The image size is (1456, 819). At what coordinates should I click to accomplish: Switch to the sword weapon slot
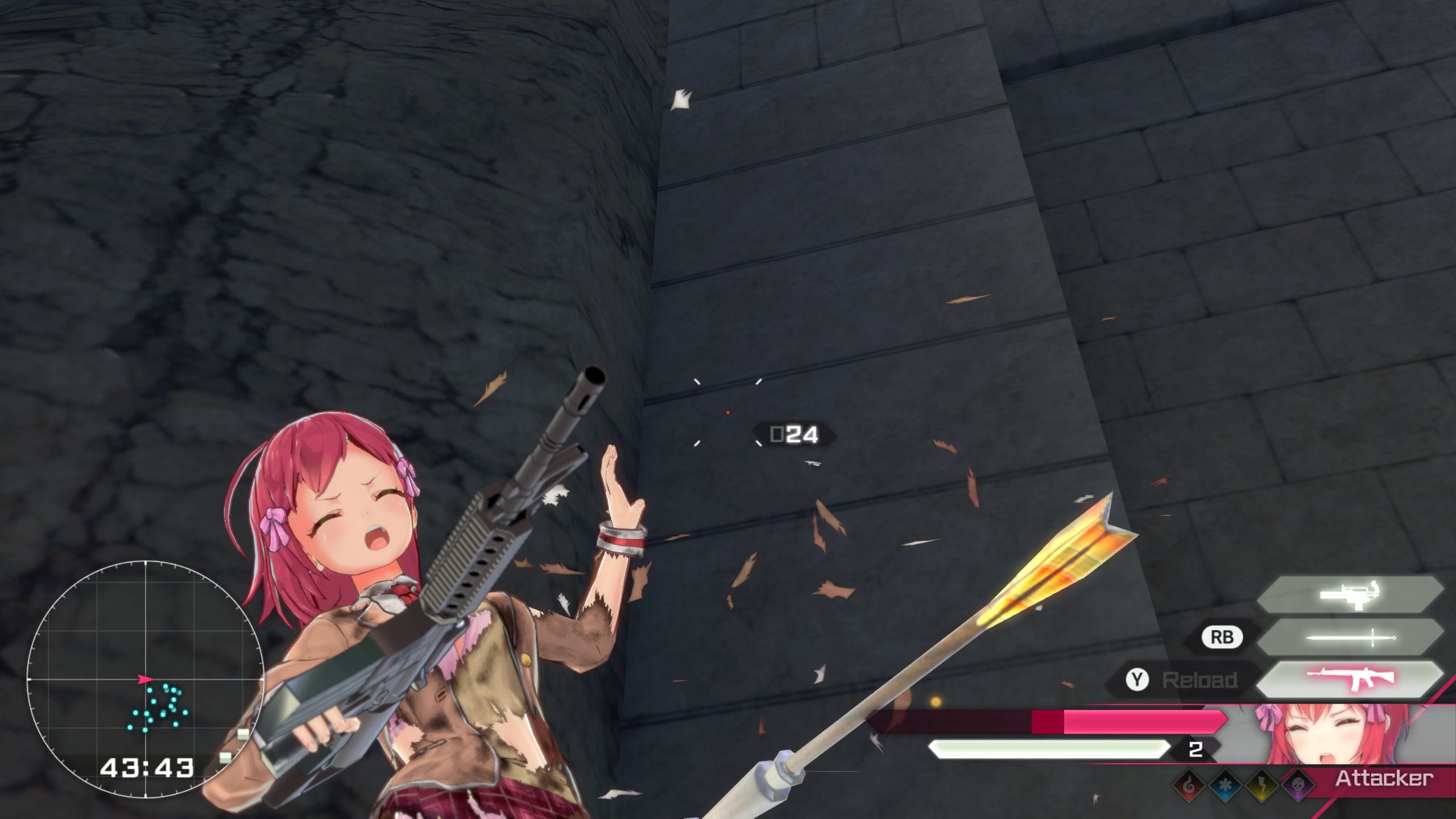pyautogui.click(x=1350, y=637)
